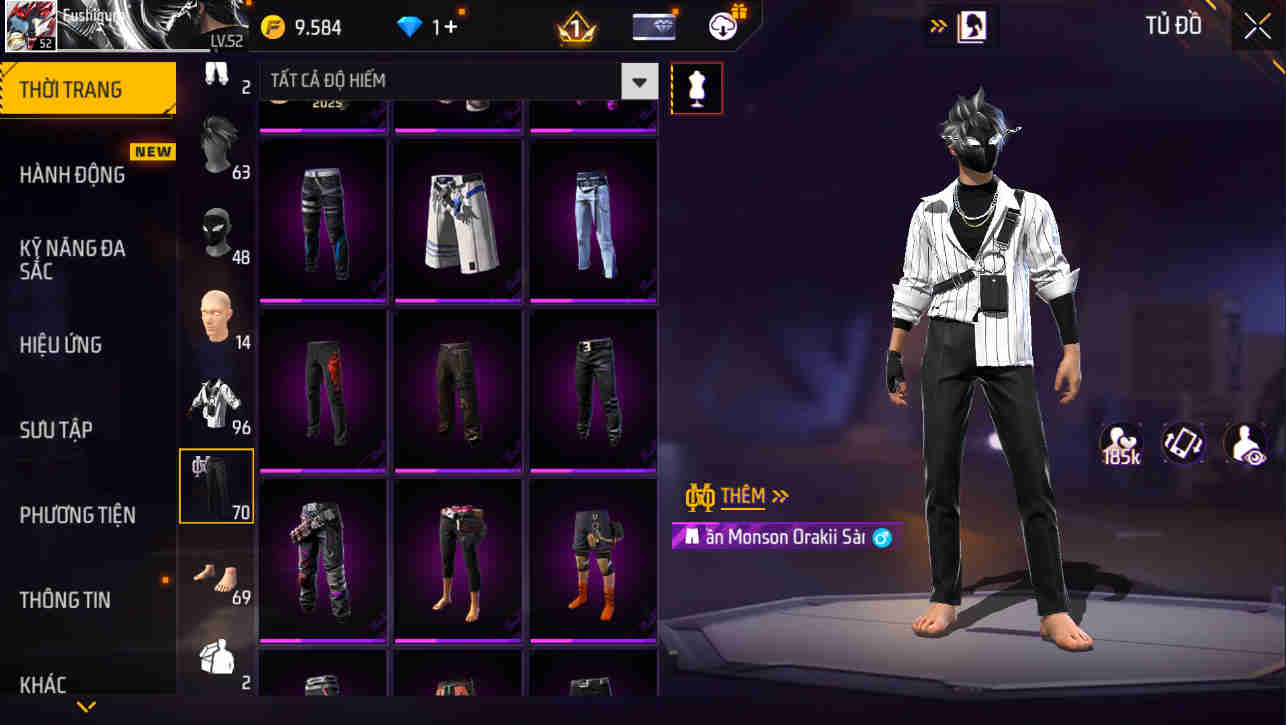Select the mannequin preview icon
Viewport: 1286px width, 725px height.
(x=696, y=88)
